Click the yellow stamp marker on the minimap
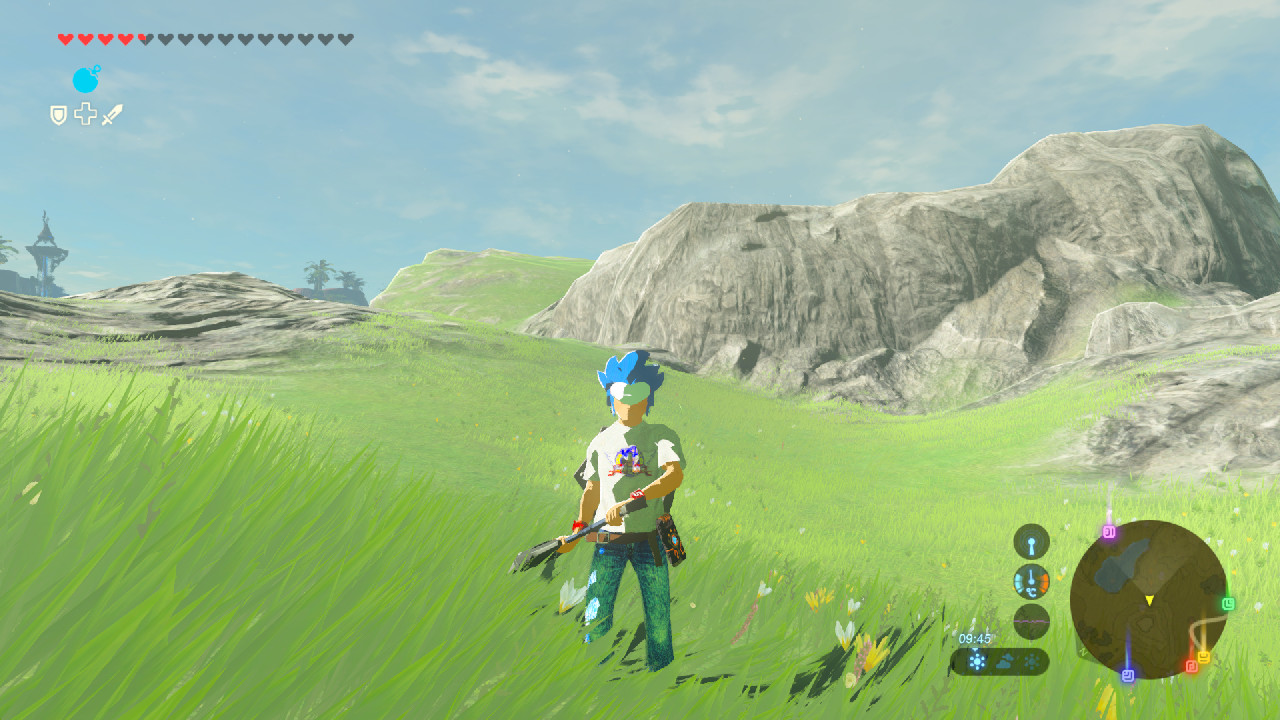Viewport: 1280px width, 720px height. 1203,655
